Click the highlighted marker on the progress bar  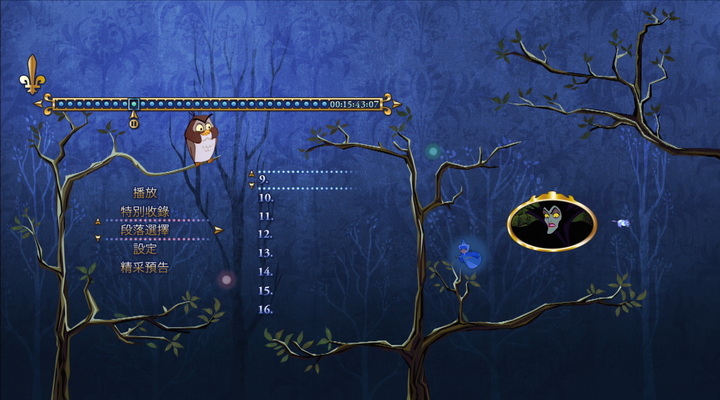134,103
